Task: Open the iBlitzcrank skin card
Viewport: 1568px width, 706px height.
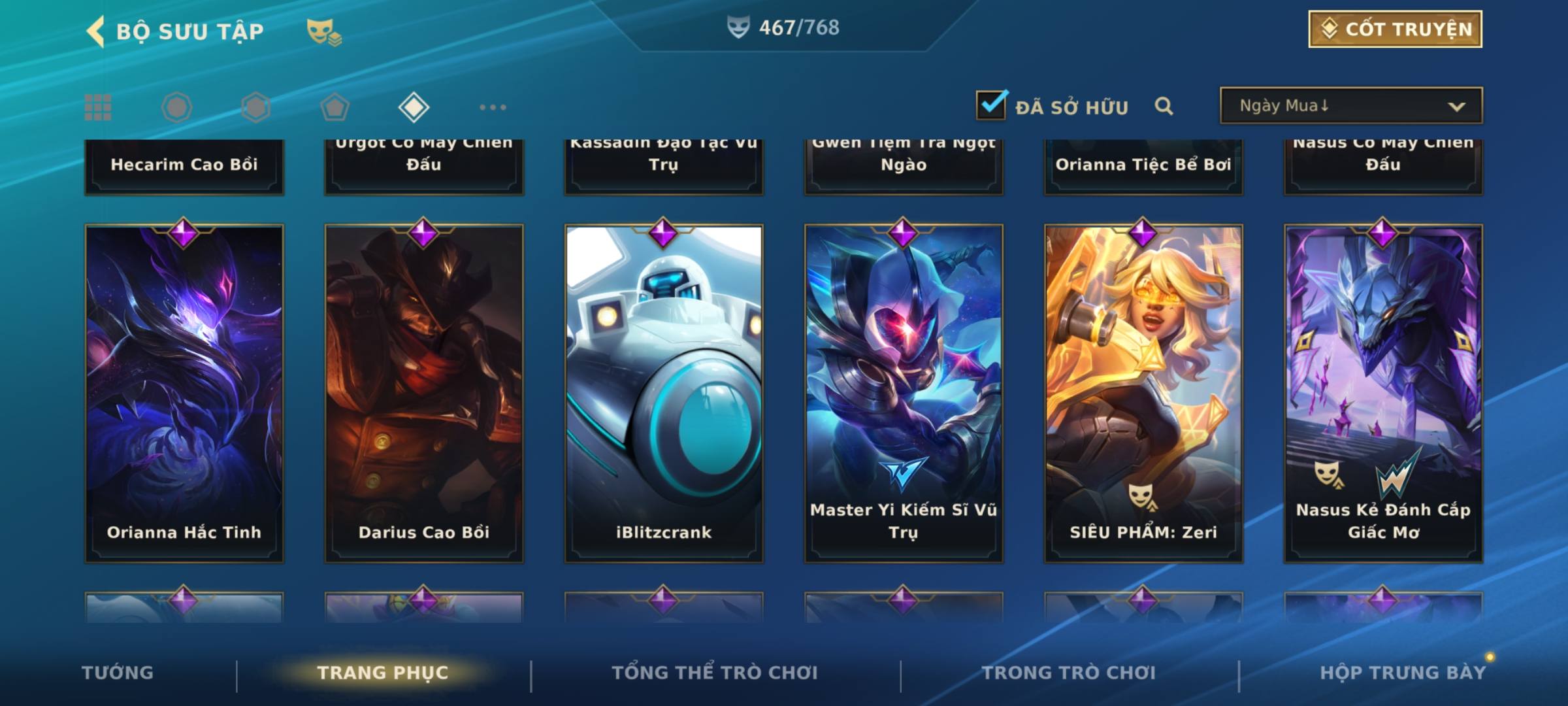Action: [664, 392]
